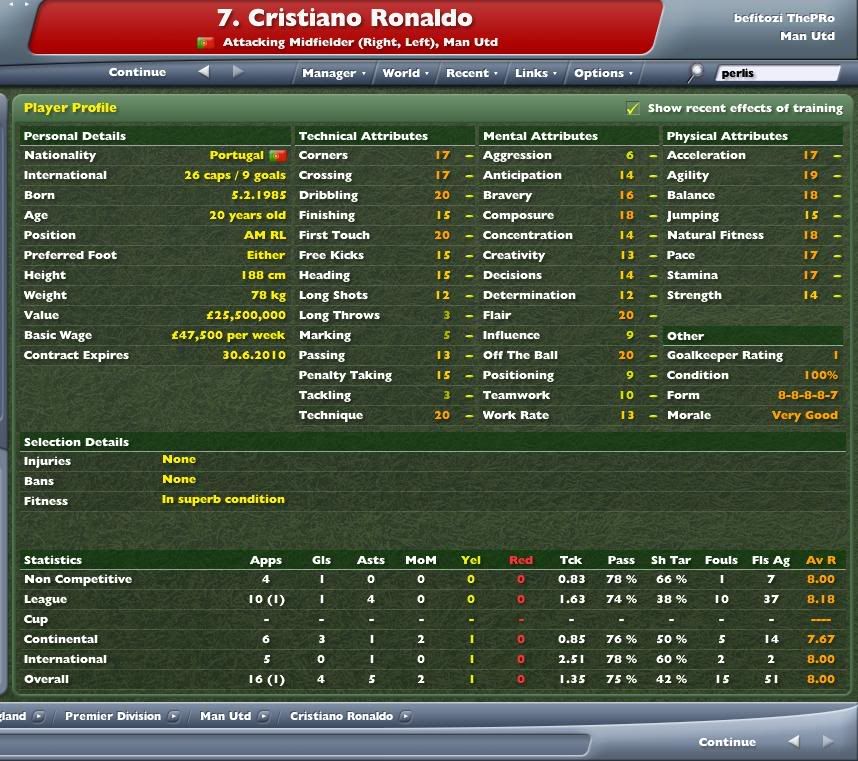
Task: Go back with the top left arrow
Action: [204, 72]
